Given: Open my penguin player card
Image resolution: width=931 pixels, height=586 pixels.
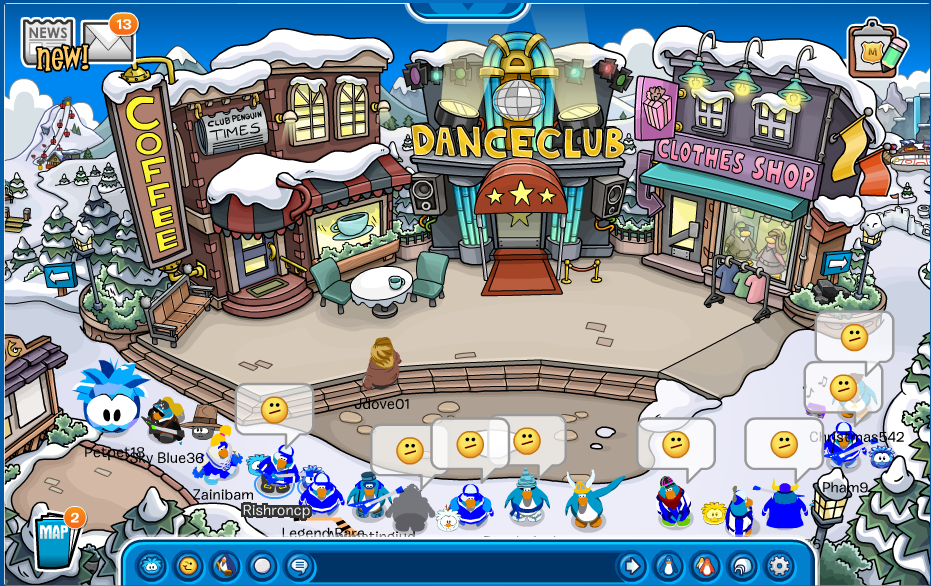Looking at the screenshot, I should (x=668, y=566).
